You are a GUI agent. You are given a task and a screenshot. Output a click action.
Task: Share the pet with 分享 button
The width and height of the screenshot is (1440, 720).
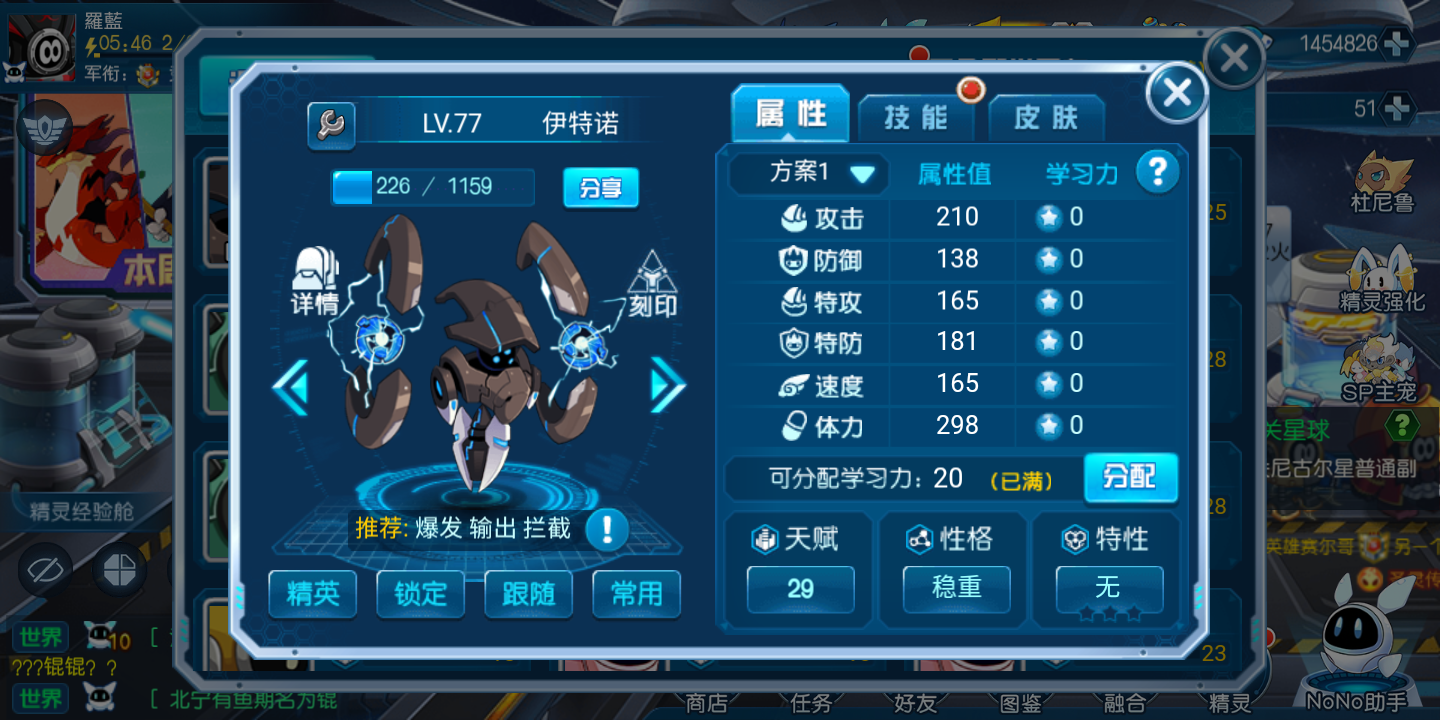pyautogui.click(x=600, y=187)
